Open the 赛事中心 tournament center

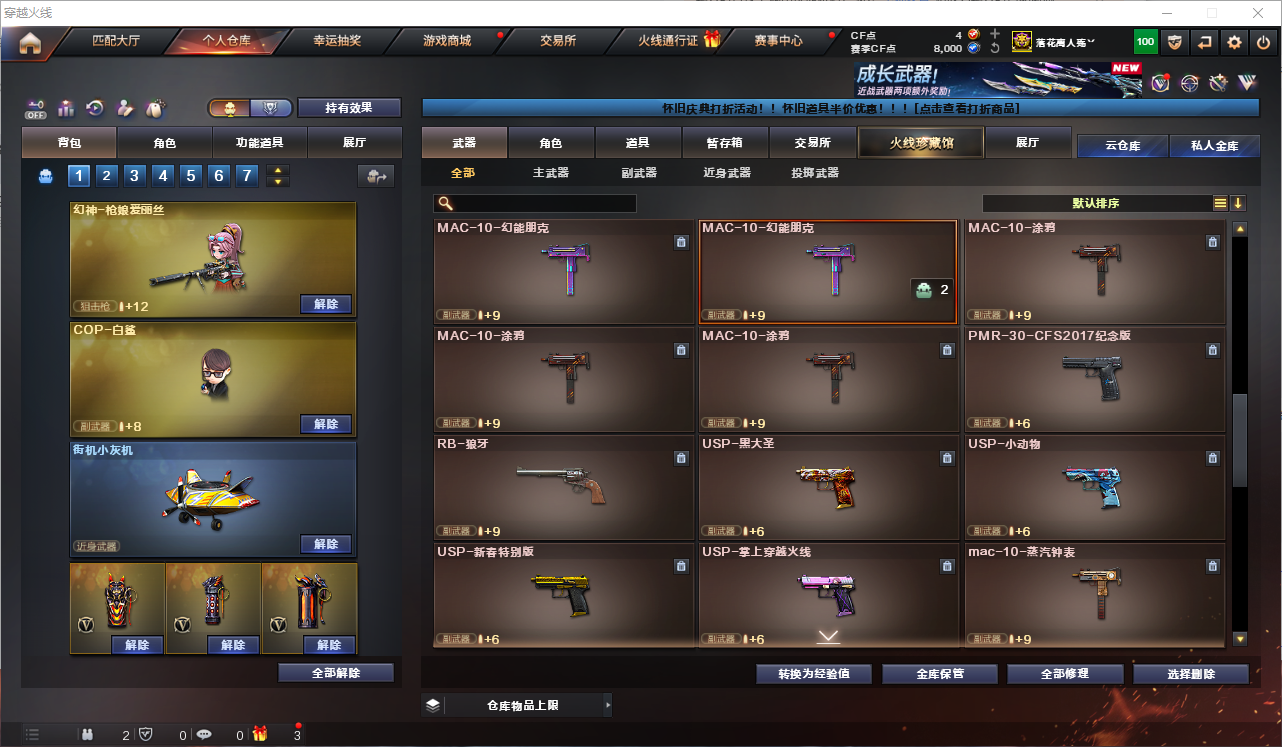778,41
